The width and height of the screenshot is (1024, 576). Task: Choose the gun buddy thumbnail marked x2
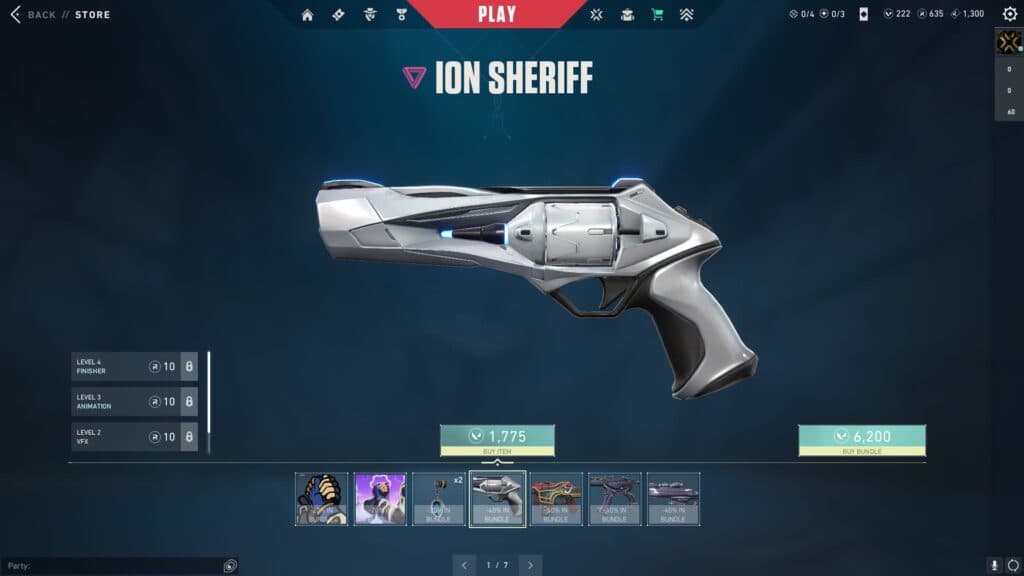coord(439,499)
